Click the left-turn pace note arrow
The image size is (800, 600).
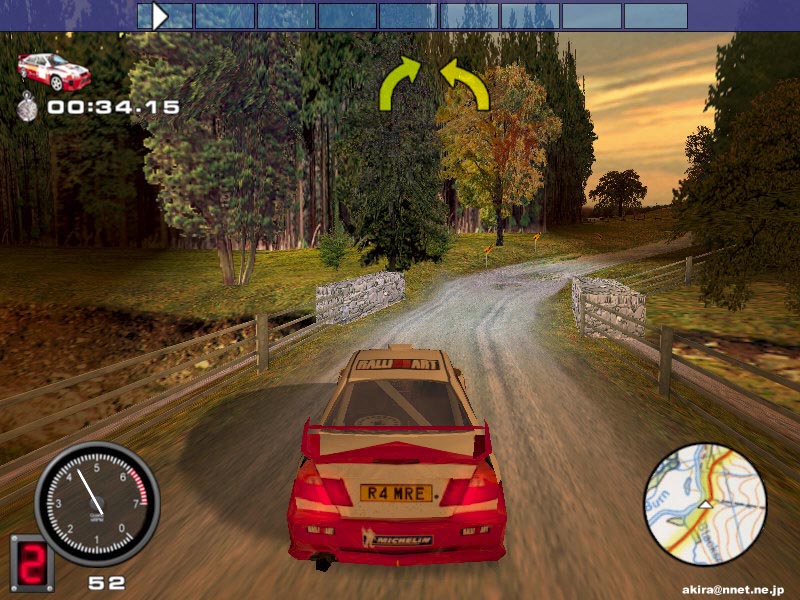click(x=465, y=83)
